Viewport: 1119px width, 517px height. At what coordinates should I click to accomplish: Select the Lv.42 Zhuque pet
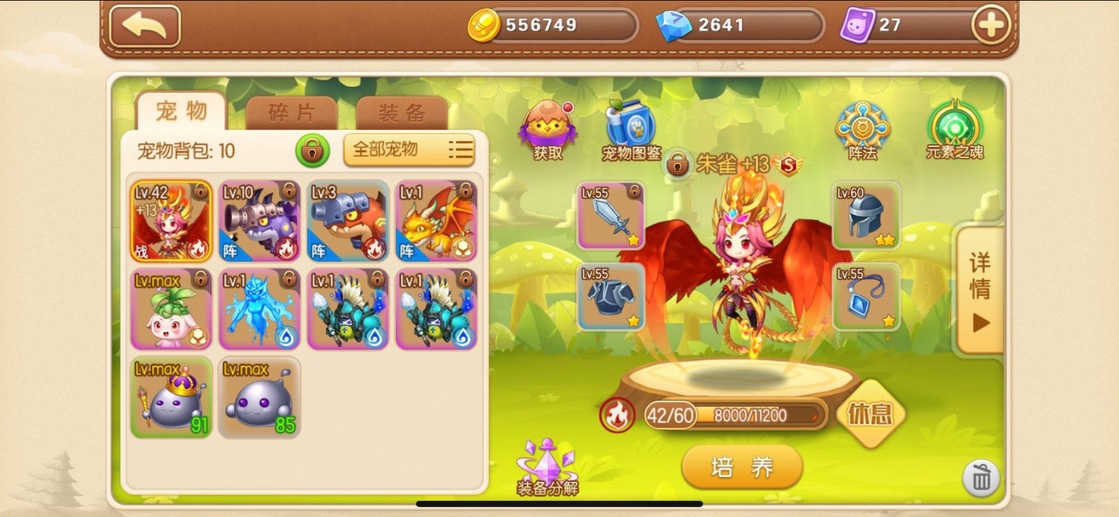[171, 220]
